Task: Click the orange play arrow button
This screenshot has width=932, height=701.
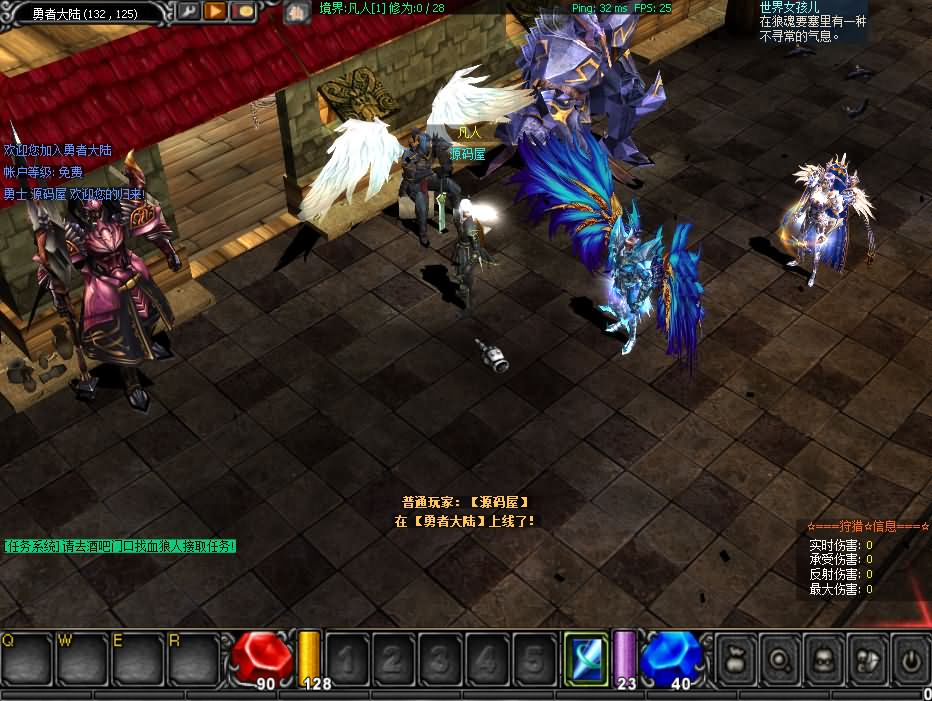Action: 215,11
